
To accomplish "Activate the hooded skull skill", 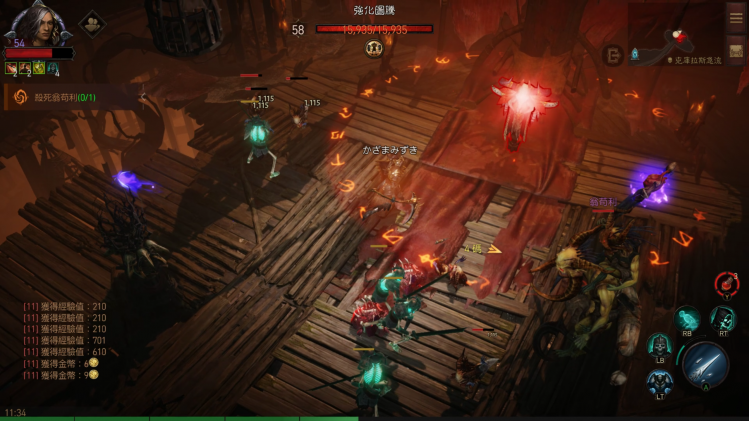I will (x=723, y=320).
